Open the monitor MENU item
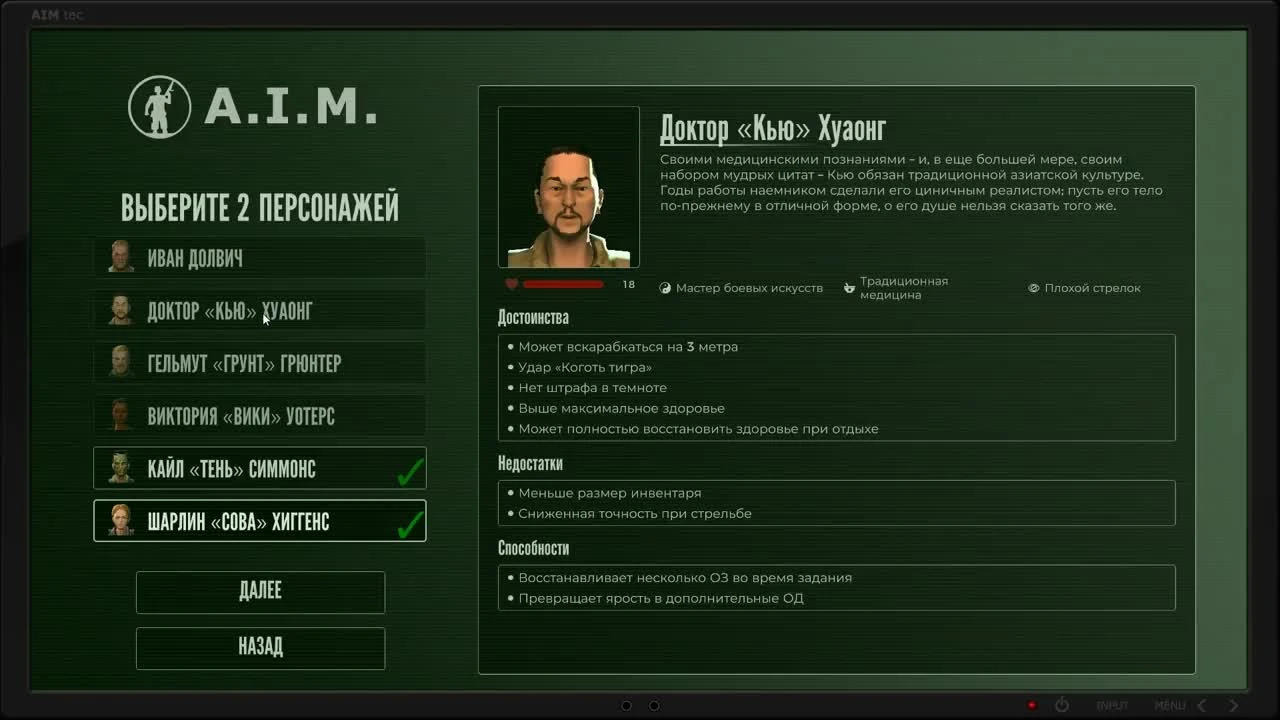The width and height of the screenshot is (1280, 720). click(x=1170, y=705)
